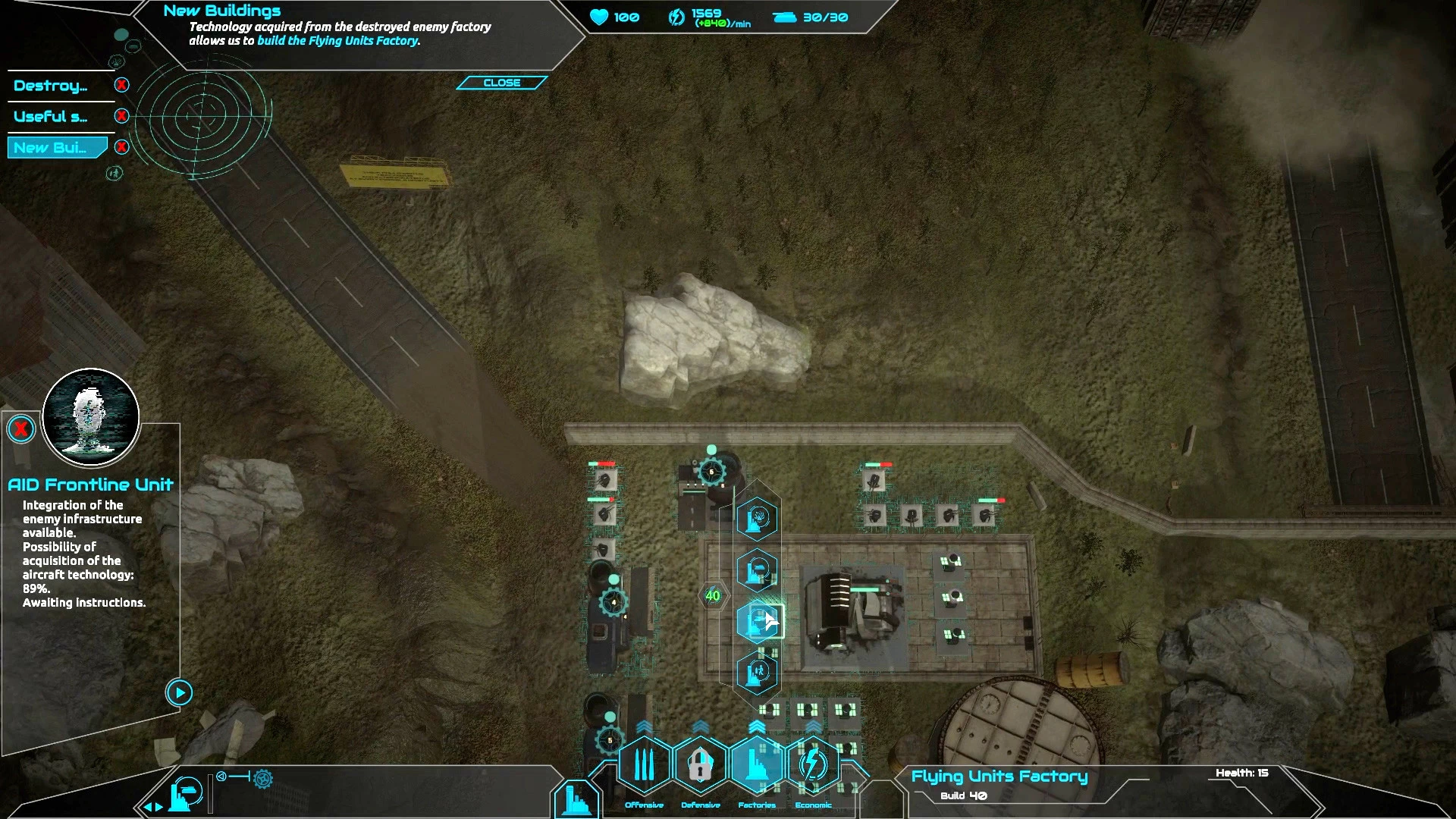The height and width of the screenshot is (819, 1456).
Task: Click the play arrow on AID panel
Action: point(179,692)
